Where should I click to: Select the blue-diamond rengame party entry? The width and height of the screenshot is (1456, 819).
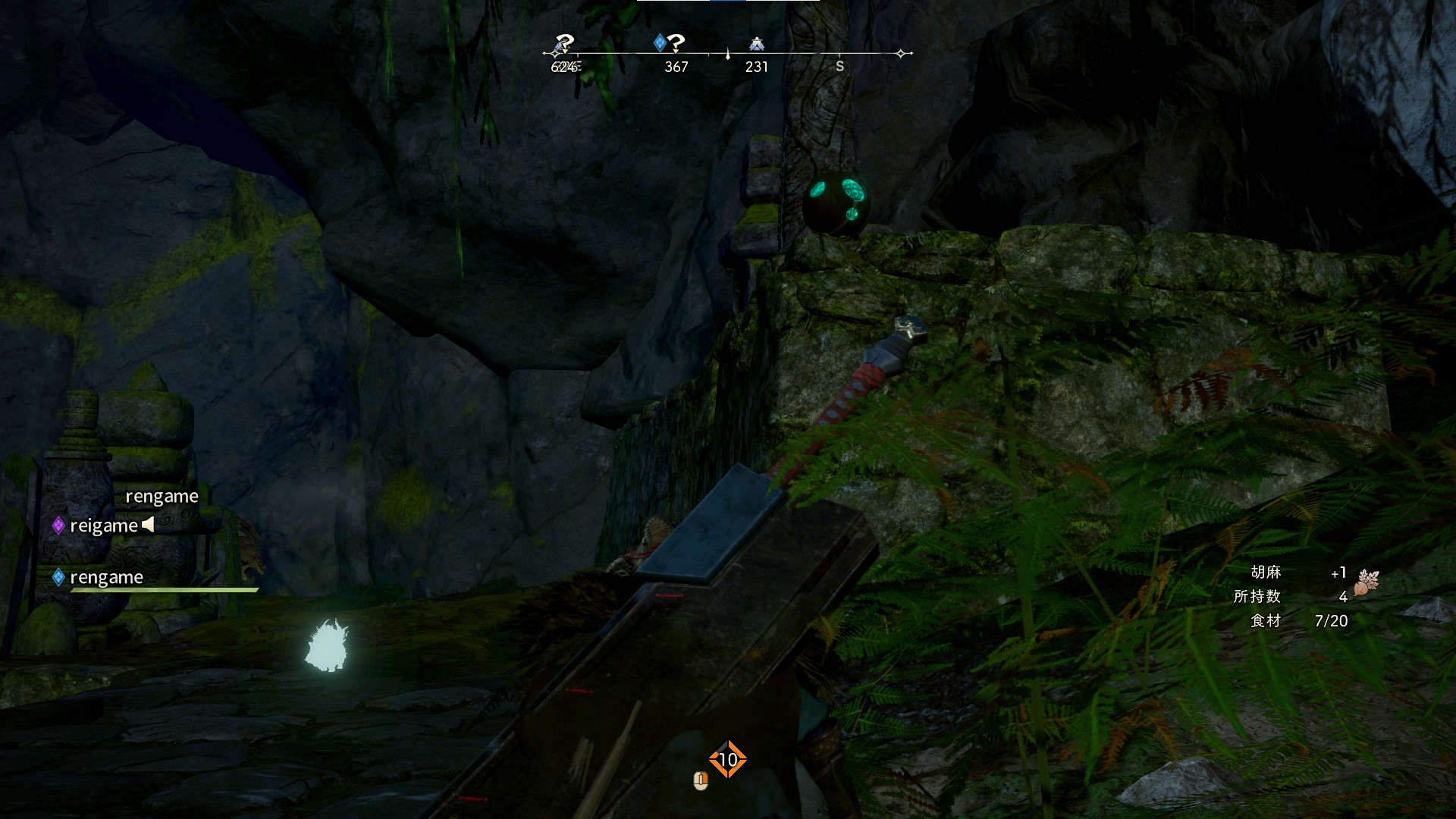coord(106,578)
